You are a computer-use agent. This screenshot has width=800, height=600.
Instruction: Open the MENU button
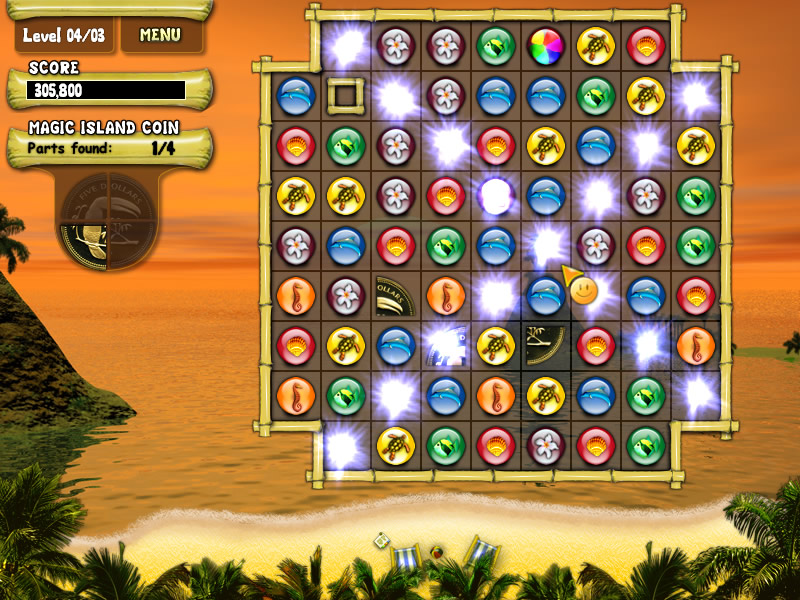[x=160, y=35]
